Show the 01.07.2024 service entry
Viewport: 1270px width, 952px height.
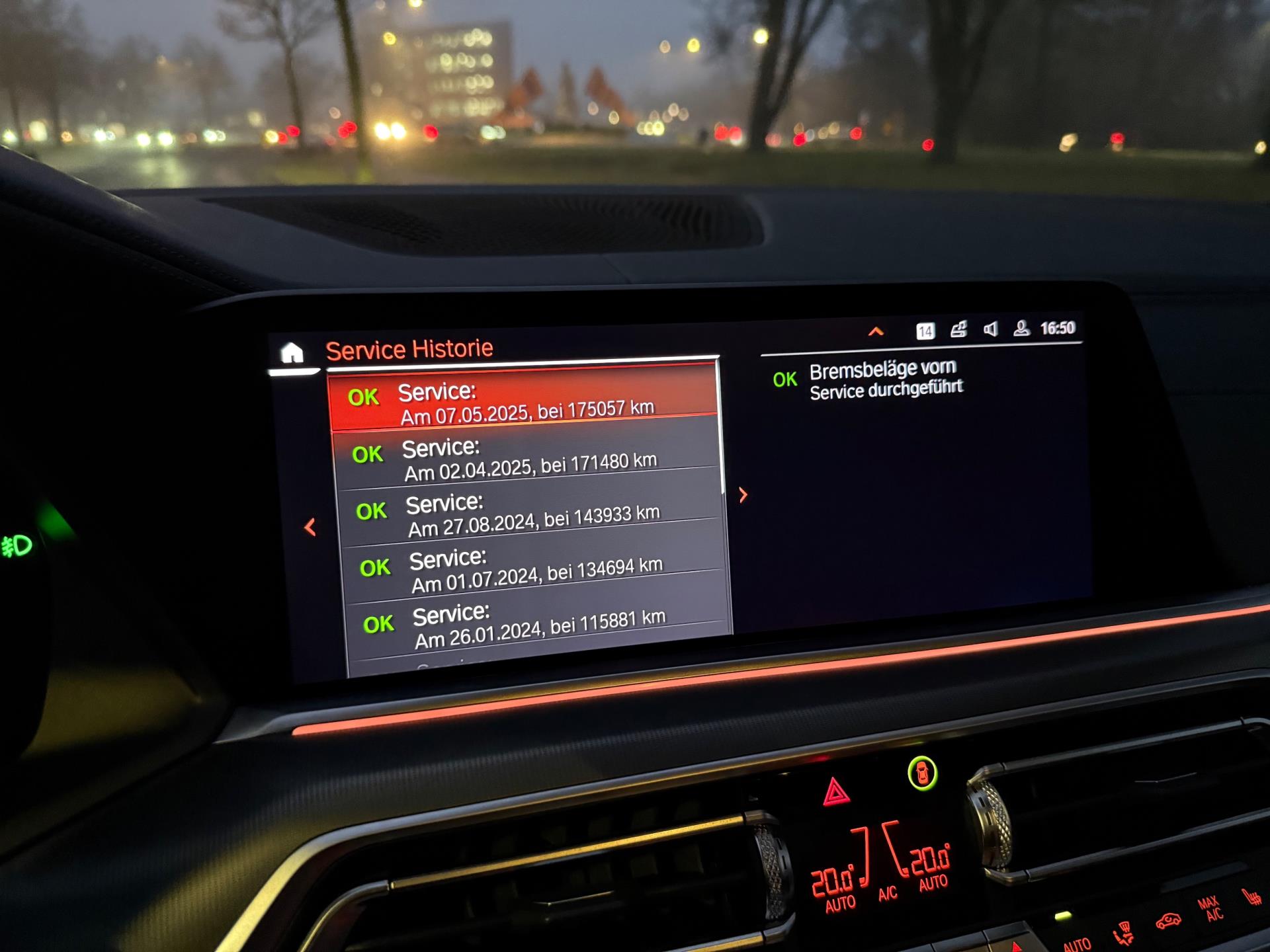tap(532, 570)
